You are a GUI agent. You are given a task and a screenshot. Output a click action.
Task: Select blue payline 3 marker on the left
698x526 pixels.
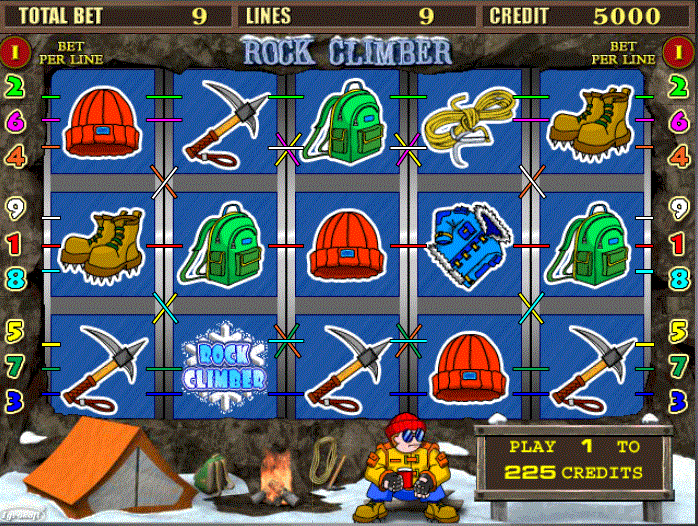tap(15, 400)
